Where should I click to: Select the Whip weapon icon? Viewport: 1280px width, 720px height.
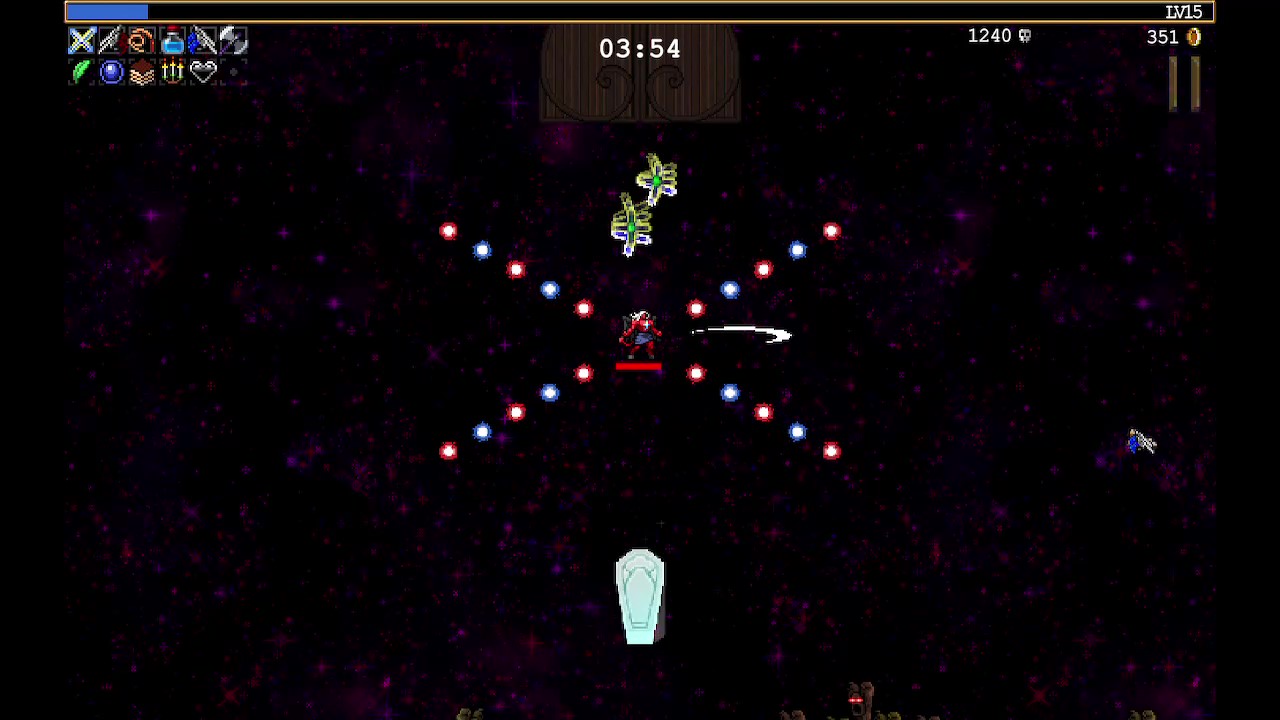tap(142, 41)
